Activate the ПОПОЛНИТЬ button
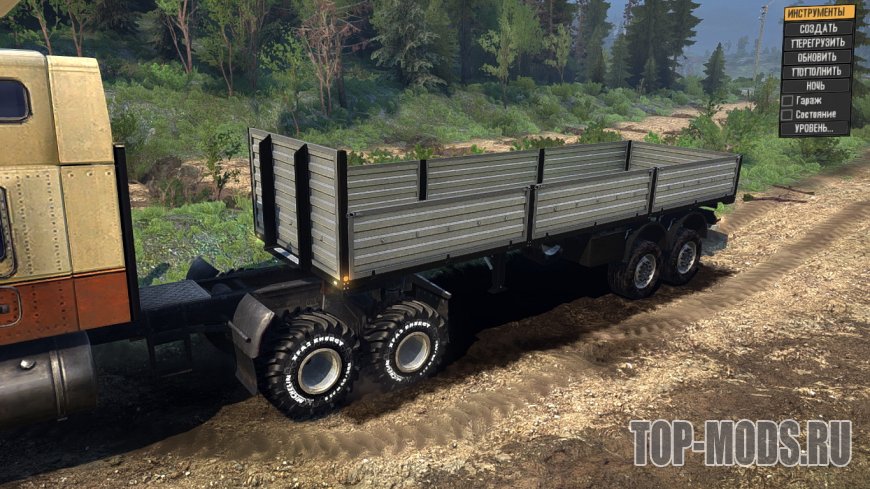This screenshot has width=870, height=489. (818, 72)
